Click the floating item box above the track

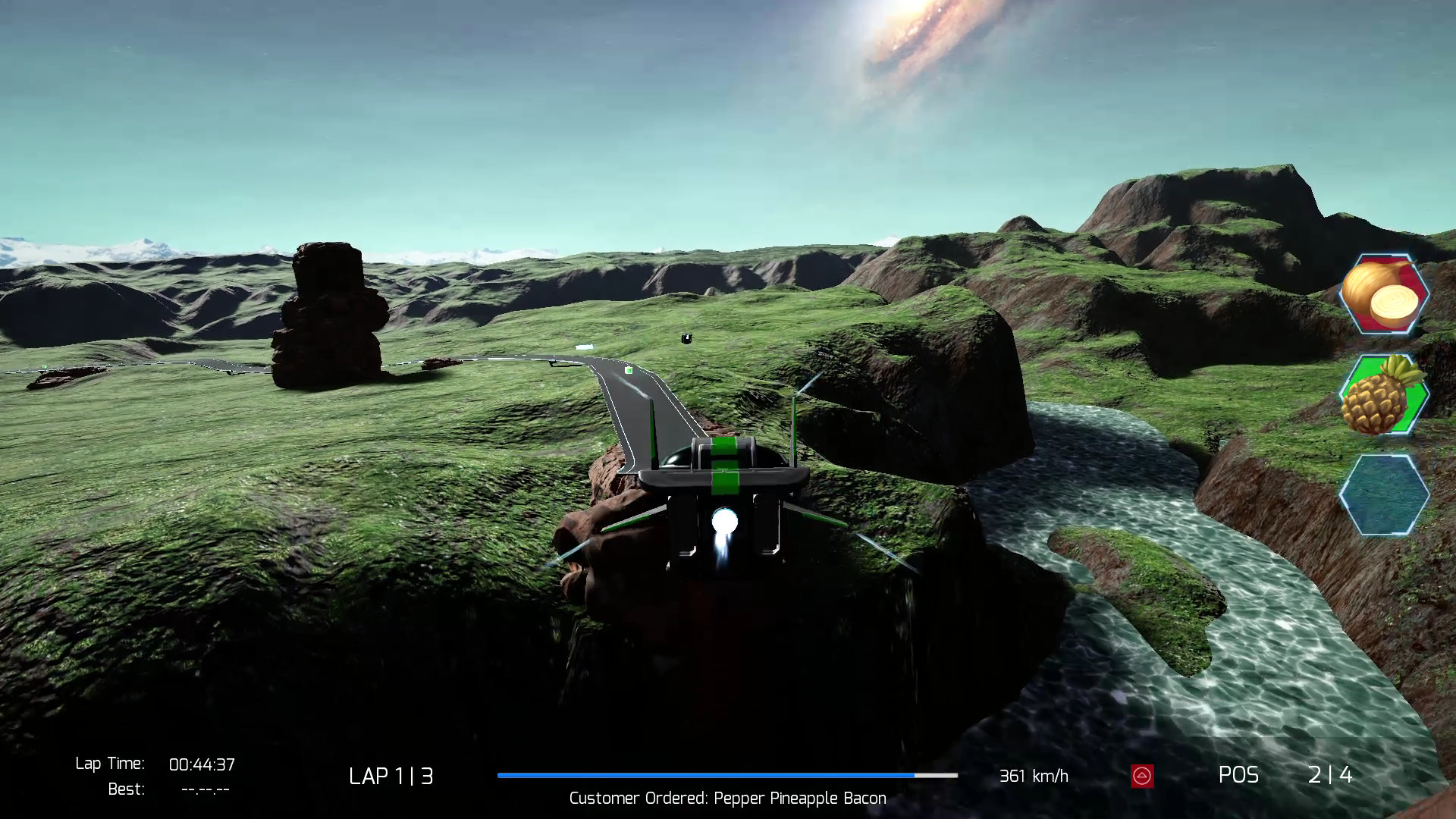click(687, 337)
